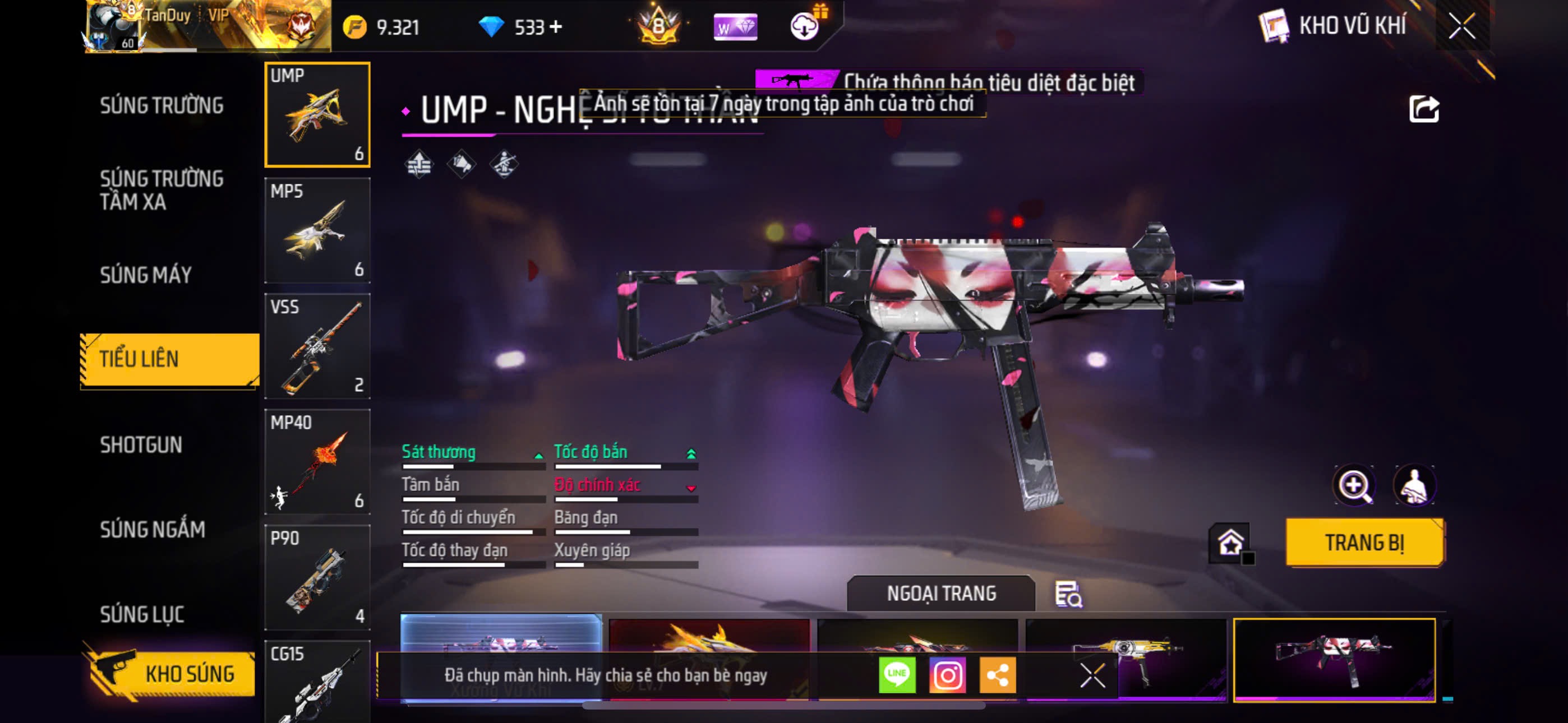Select the MP5 weapon tile
Viewport: 1568px width, 723px height.
click(x=317, y=231)
